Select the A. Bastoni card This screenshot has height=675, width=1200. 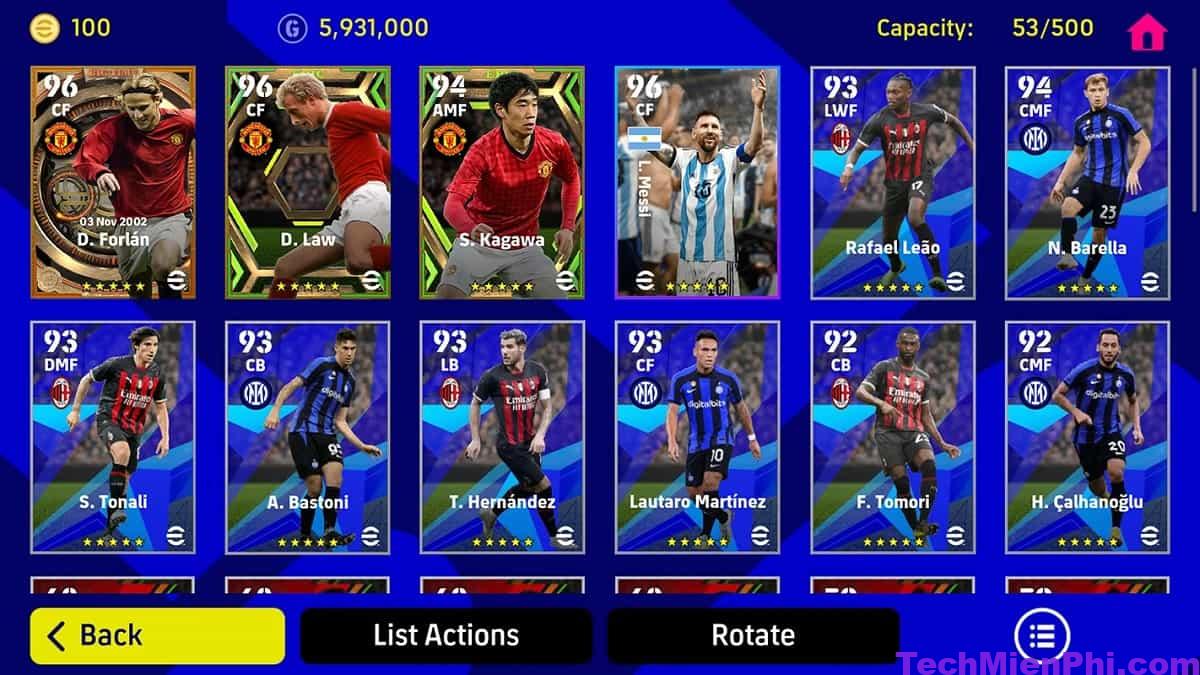coord(308,437)
